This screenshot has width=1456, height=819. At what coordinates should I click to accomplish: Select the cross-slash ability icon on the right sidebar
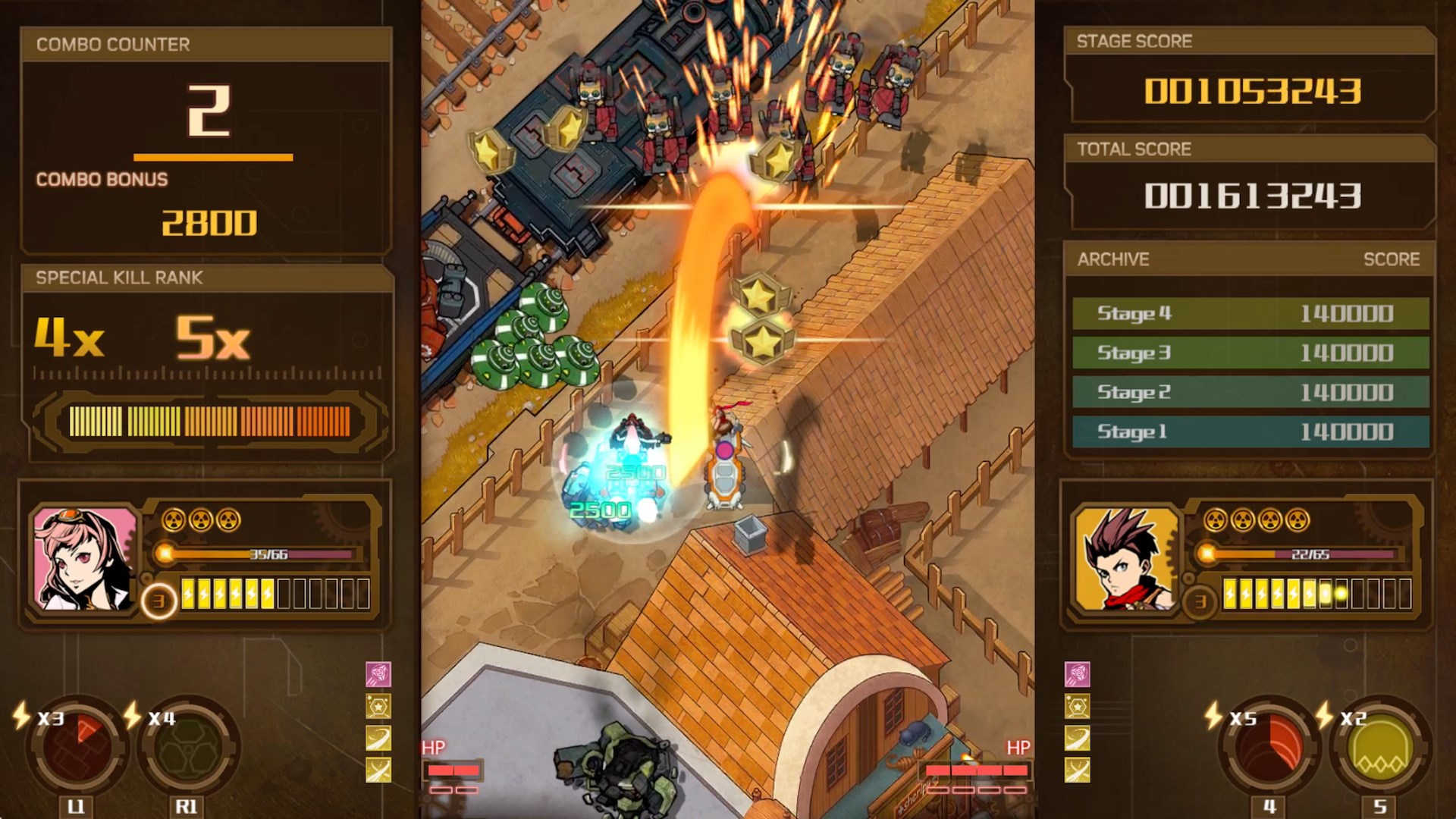pyautogui.click(x=1077, y=768)
